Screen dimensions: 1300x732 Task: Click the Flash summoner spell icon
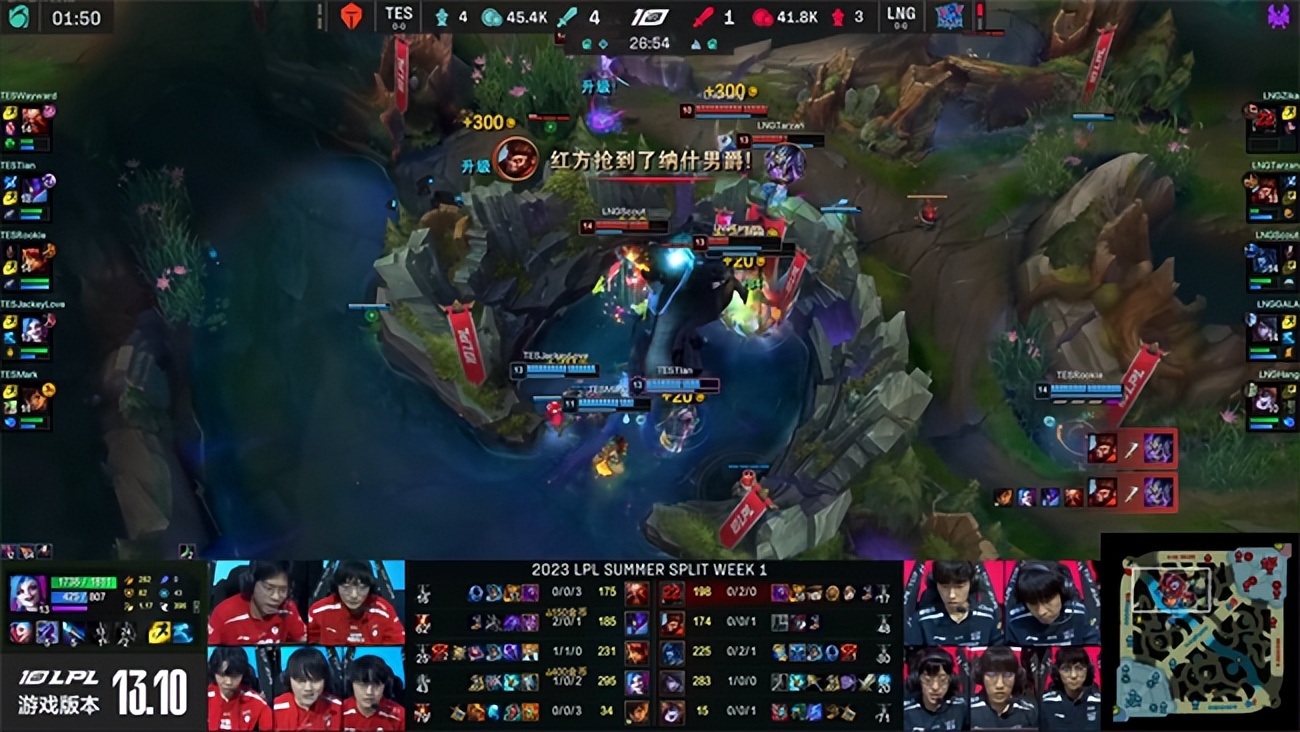pyautogui.click(x=158, y=632)
